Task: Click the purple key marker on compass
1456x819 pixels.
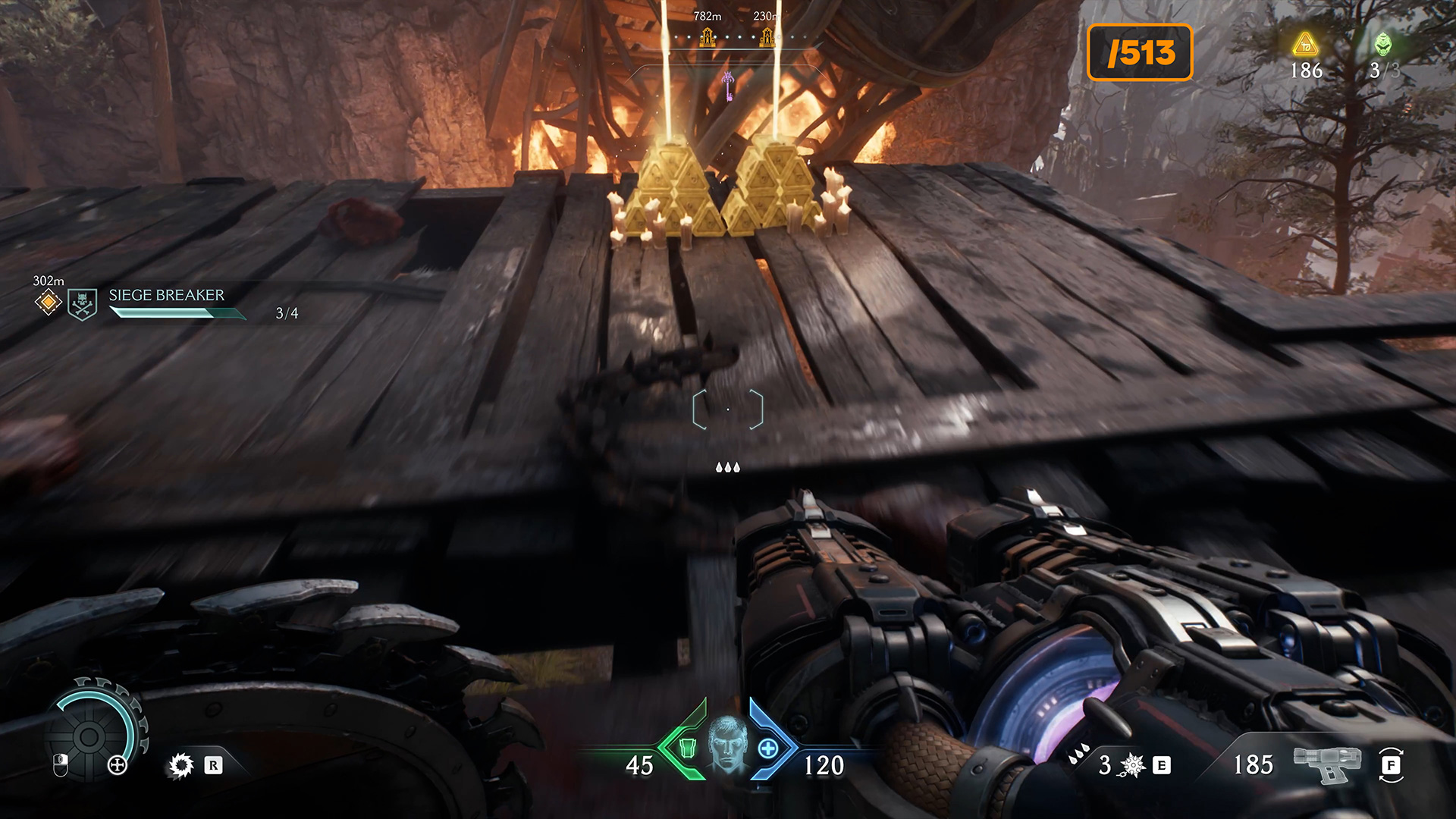Action: tap(728, 86)
